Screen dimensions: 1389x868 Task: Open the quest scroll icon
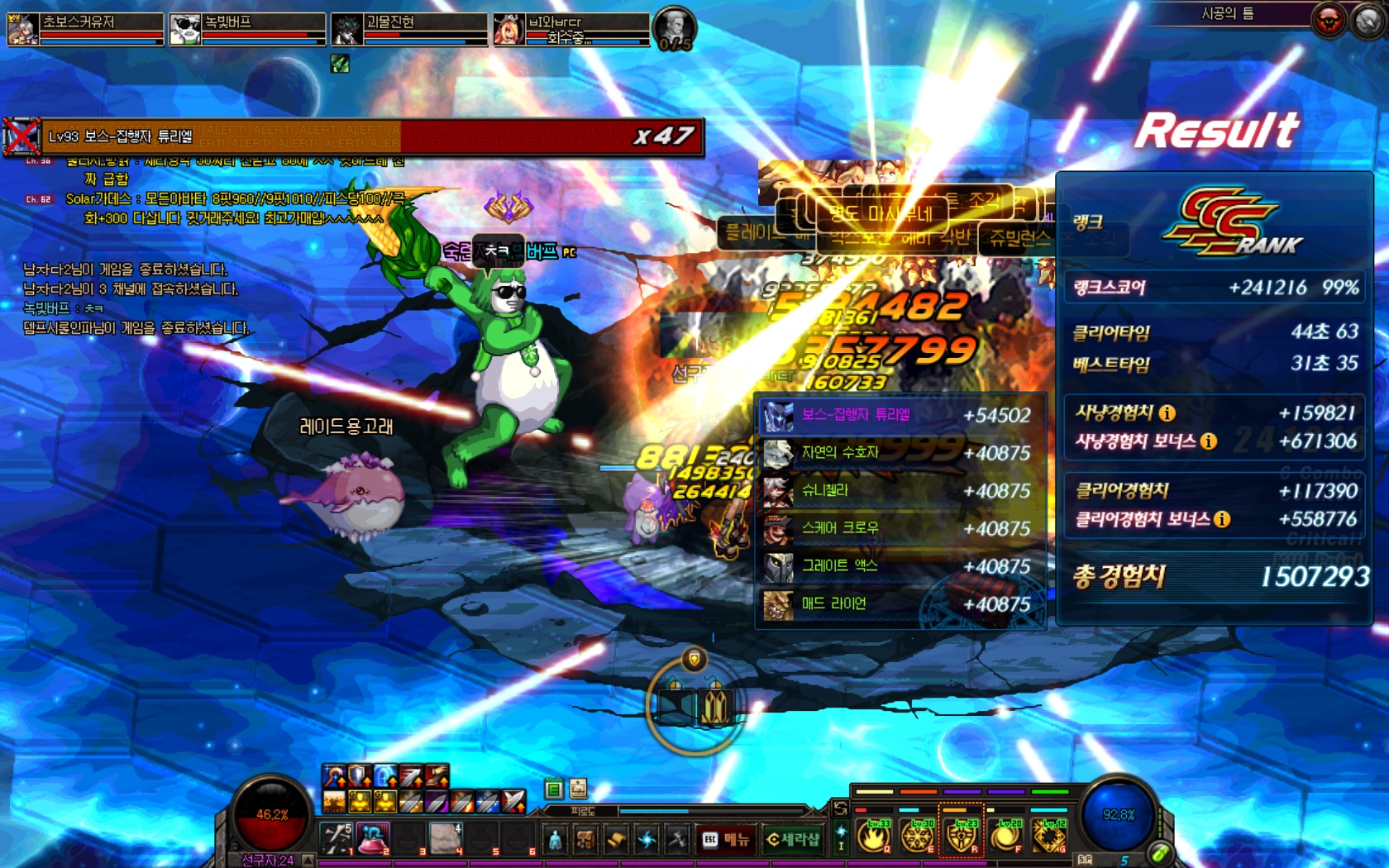tap(616, 840)
